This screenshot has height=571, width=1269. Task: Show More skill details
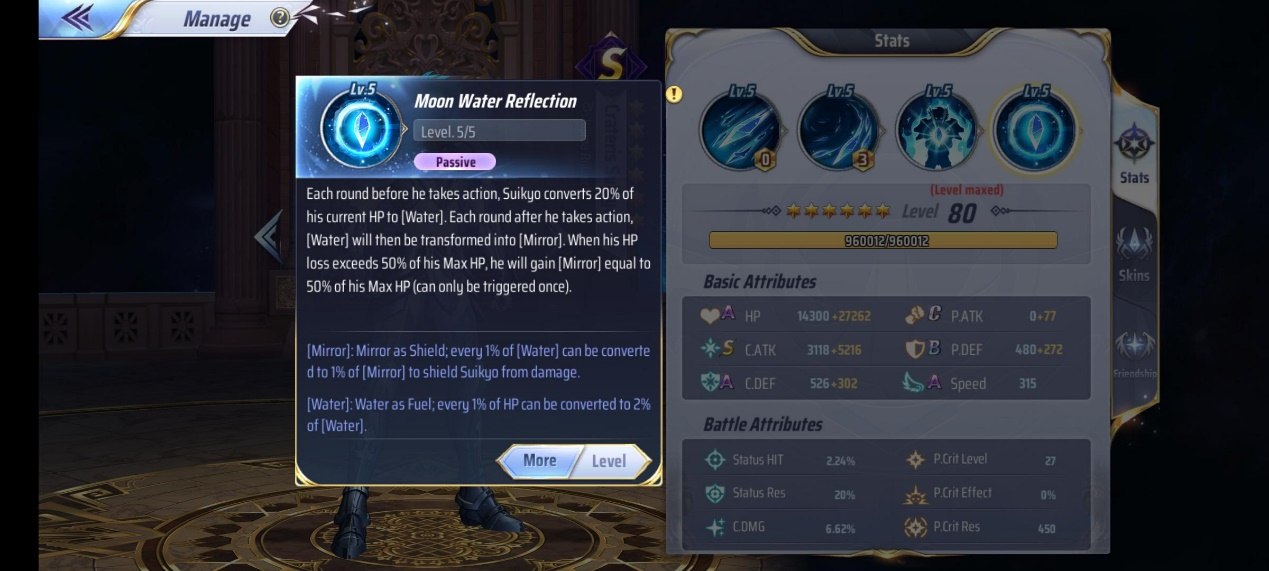[539, 461]
